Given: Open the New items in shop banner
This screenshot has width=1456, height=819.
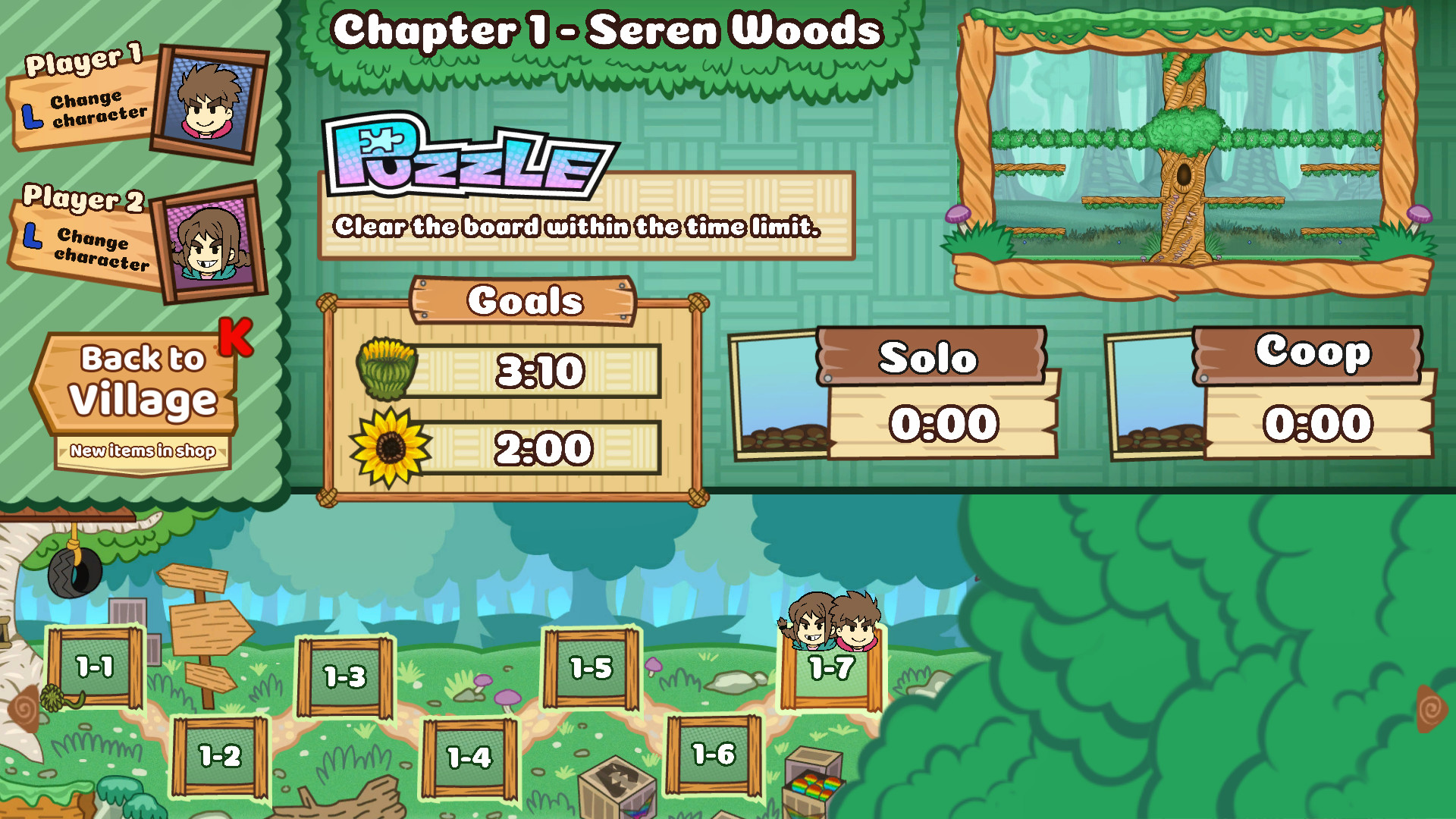Looking at the screenshot, I should tap(143, 452).
